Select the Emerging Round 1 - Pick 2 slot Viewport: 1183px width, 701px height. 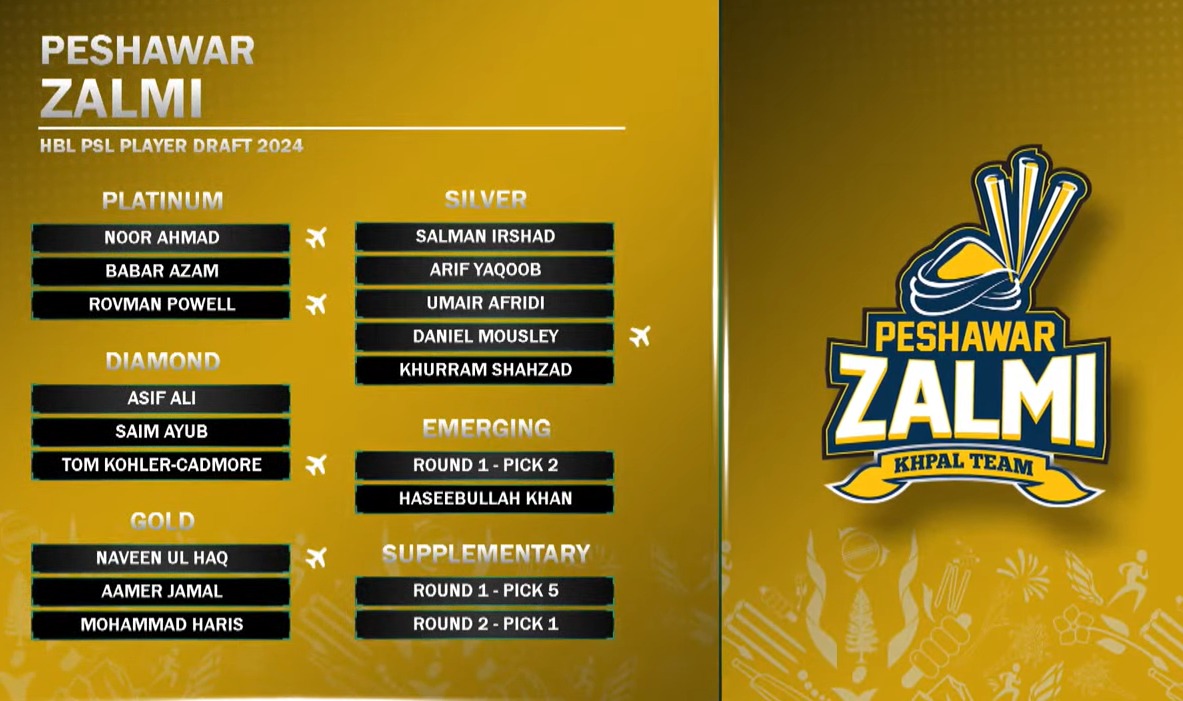click(485, 465)
